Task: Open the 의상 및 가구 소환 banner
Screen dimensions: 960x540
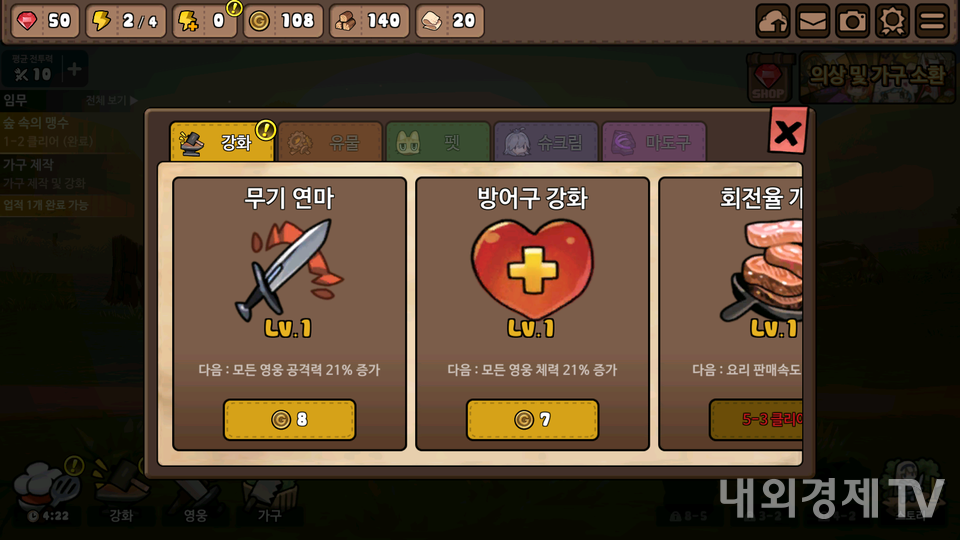Action: (876, 75)
